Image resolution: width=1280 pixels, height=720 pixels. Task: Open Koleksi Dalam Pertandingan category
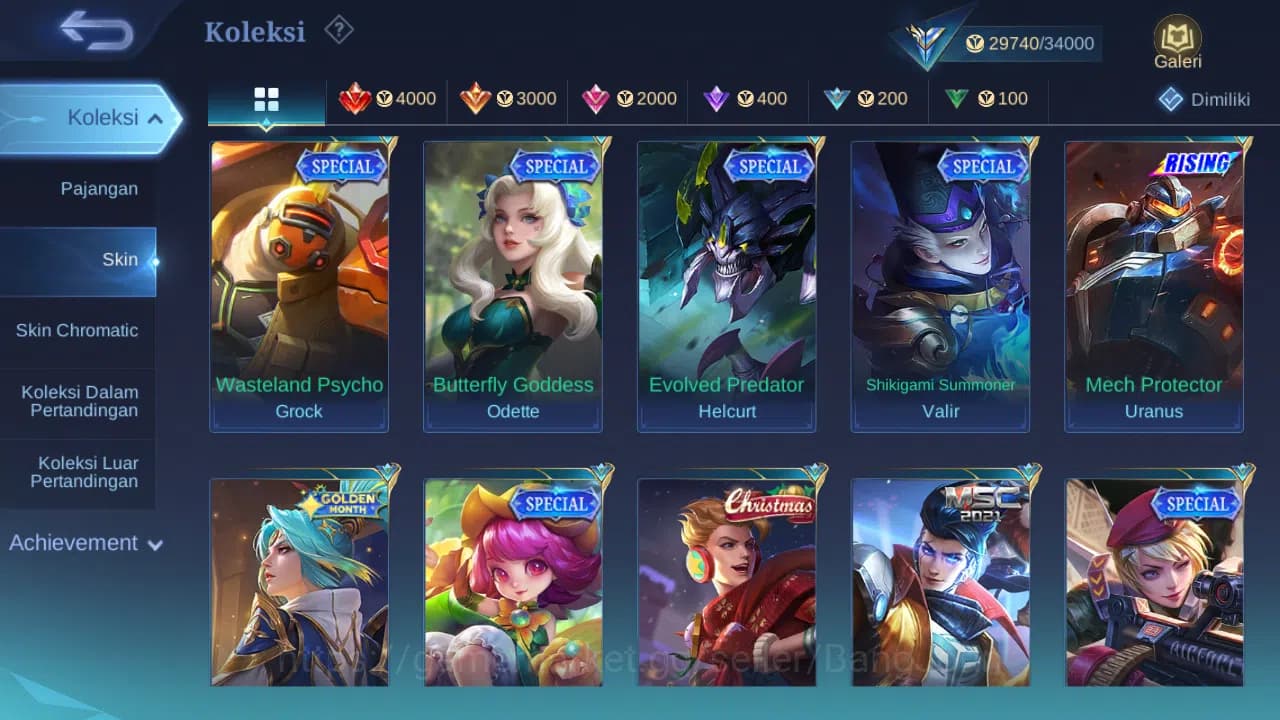click(78, 401)
